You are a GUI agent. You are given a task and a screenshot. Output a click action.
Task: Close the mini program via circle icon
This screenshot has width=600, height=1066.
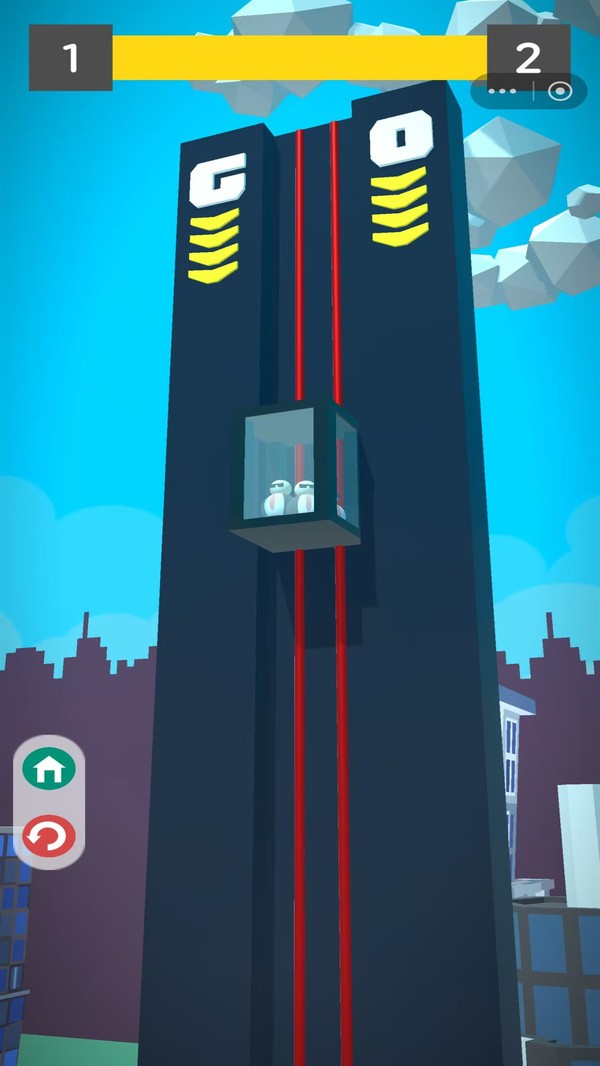[560, 92]
